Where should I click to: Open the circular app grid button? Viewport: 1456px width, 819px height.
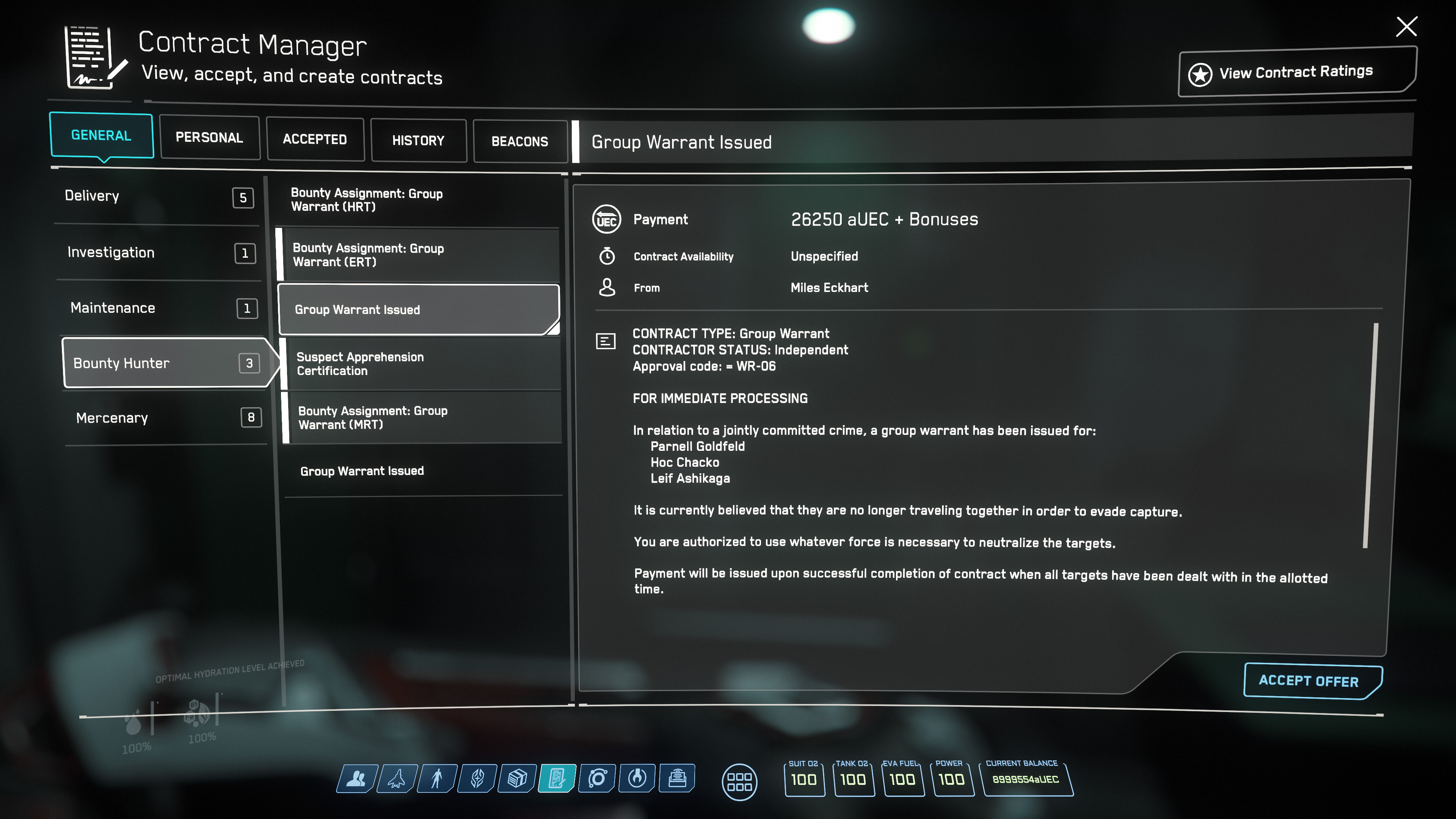[x=739, y=782]
